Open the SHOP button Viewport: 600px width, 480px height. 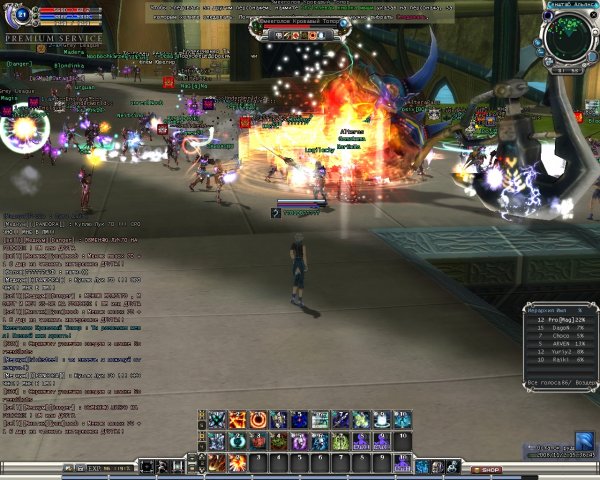pyautogui.click(x=489, y=469)
